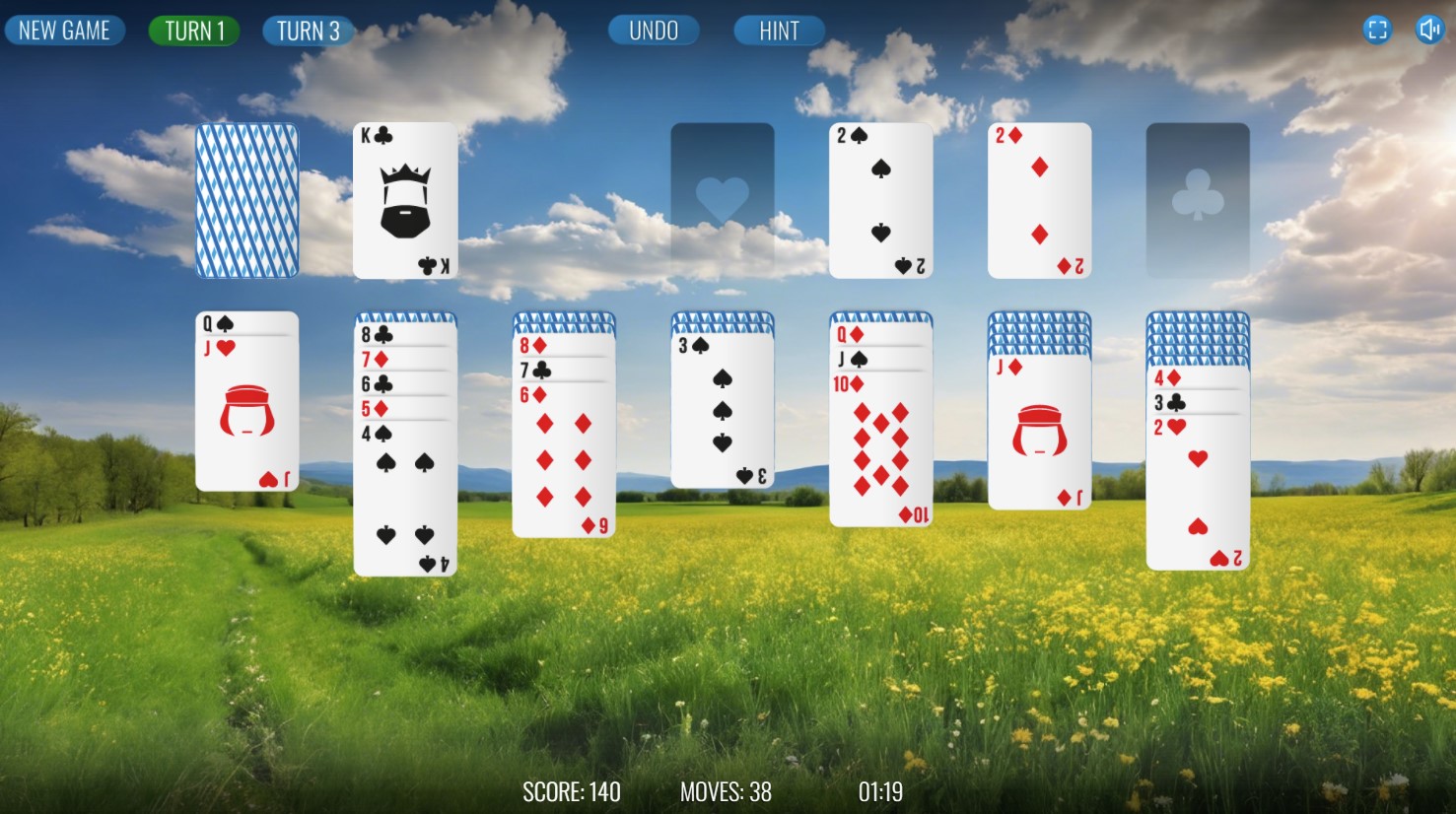Select the 4 of Spades card
This screenshot has height=814, width=1456.
(x=404, y=493)
